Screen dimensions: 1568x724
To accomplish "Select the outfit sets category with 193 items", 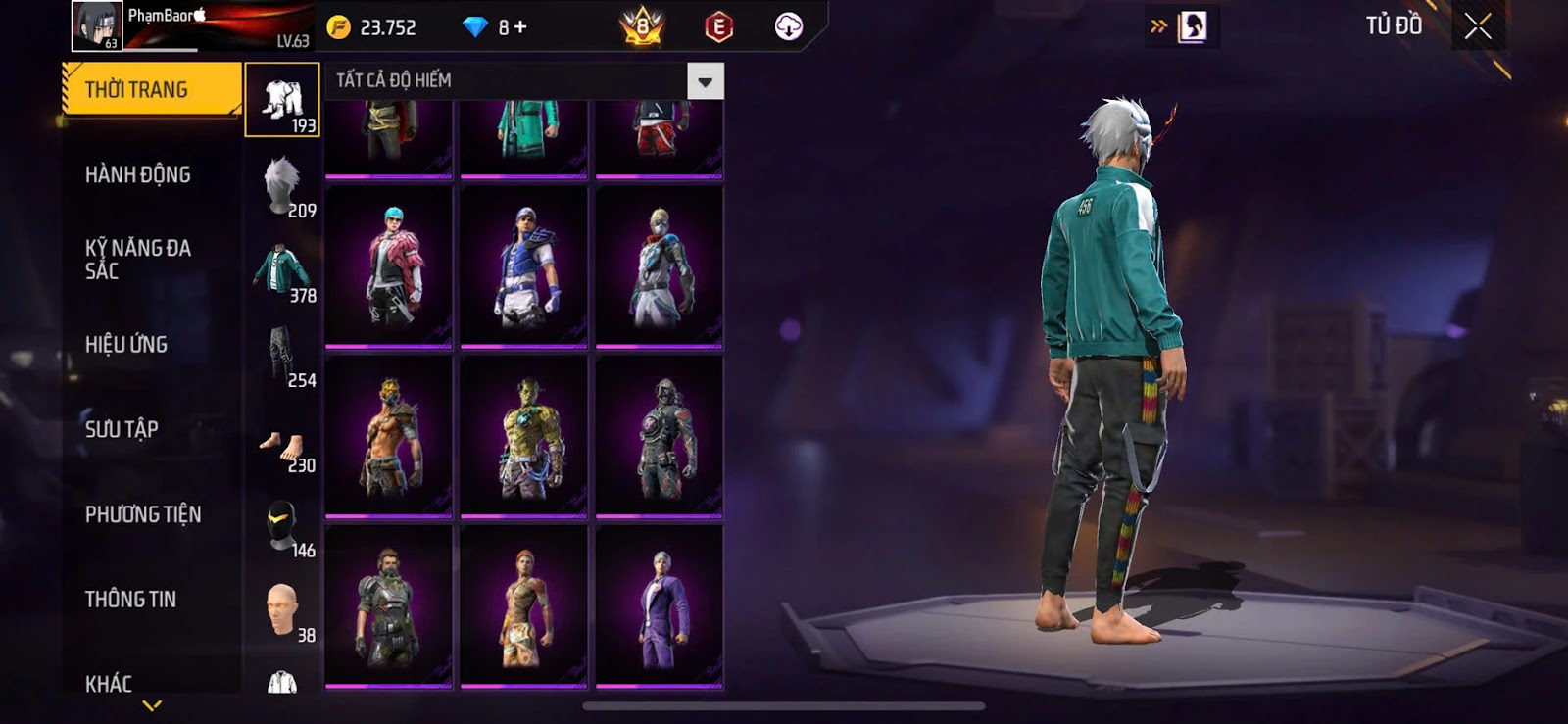I will [282, 100].
